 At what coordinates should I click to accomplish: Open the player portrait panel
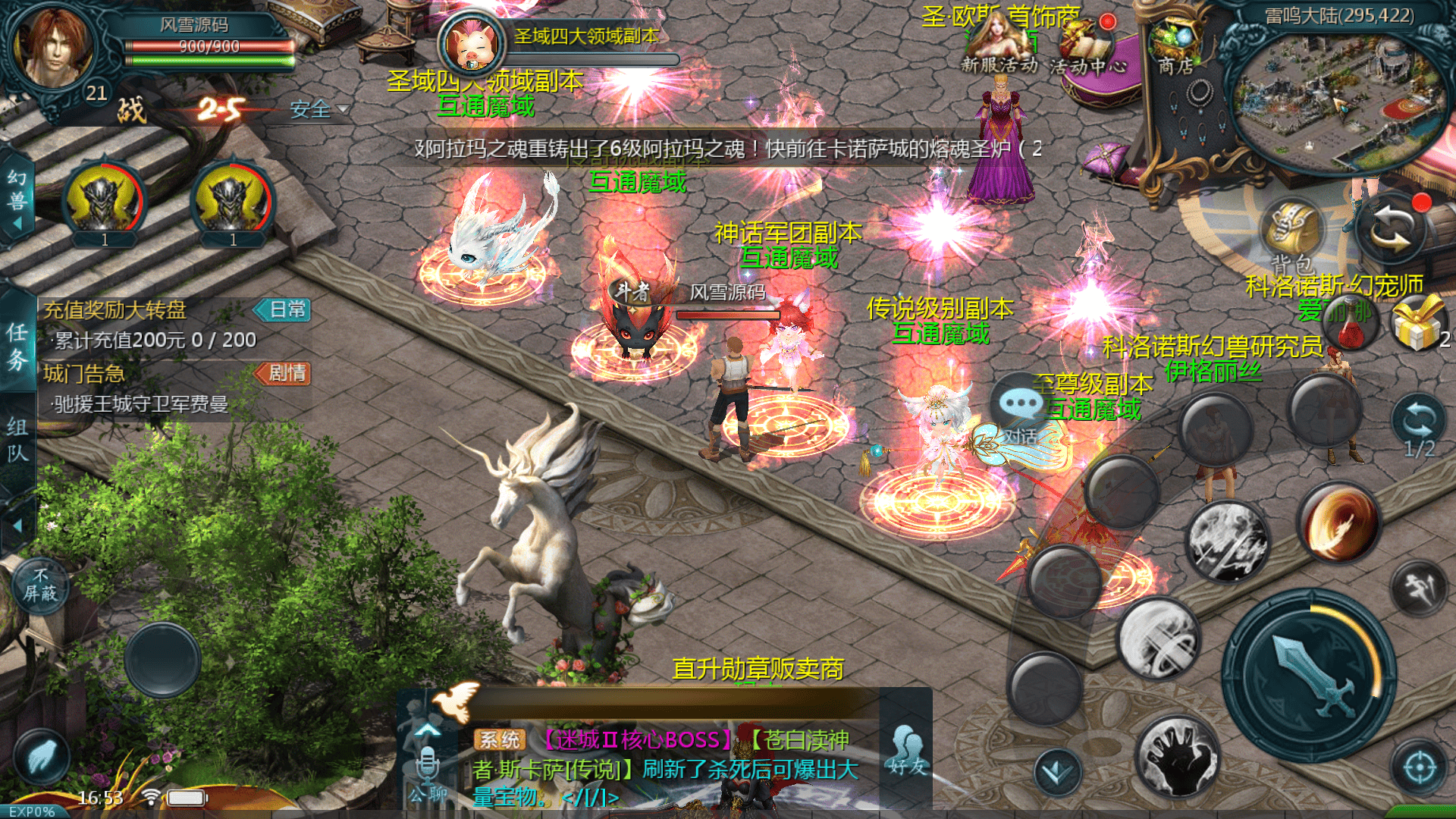pos(53,49)
